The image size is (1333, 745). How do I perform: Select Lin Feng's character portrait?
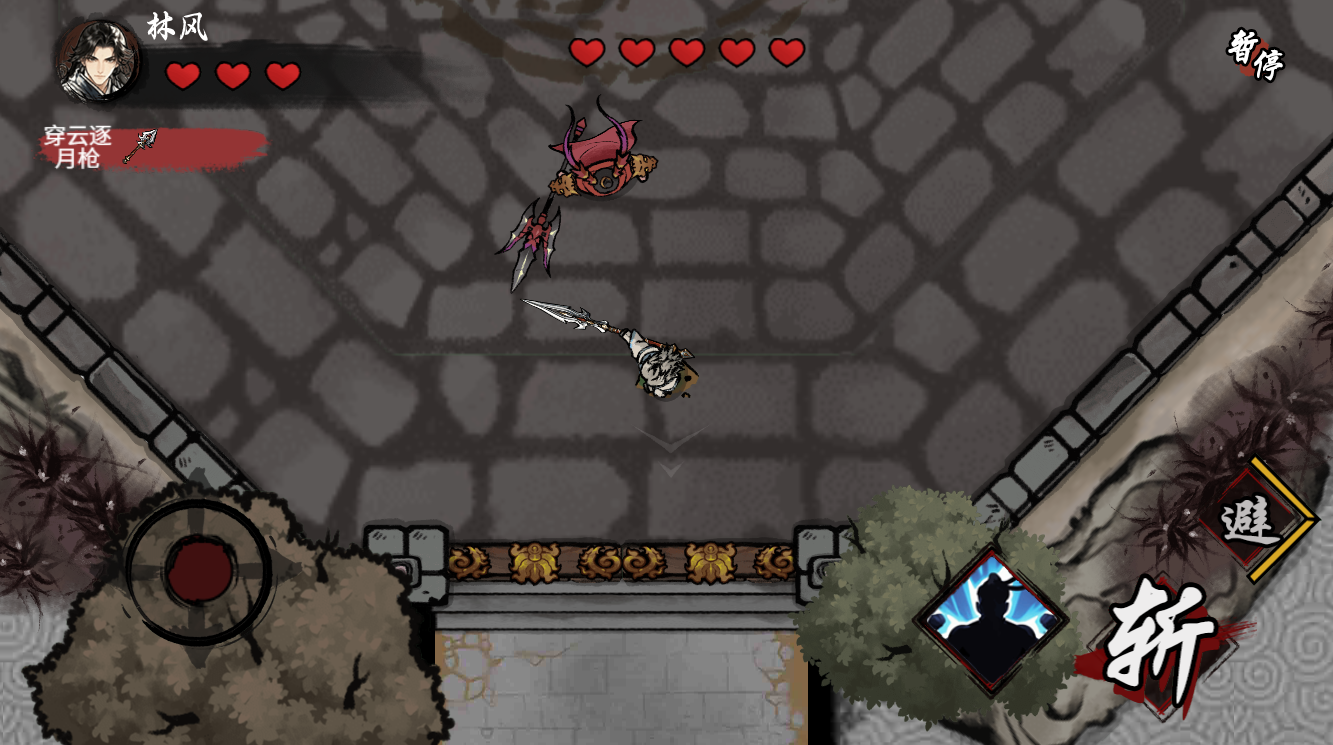coord(99,61)
